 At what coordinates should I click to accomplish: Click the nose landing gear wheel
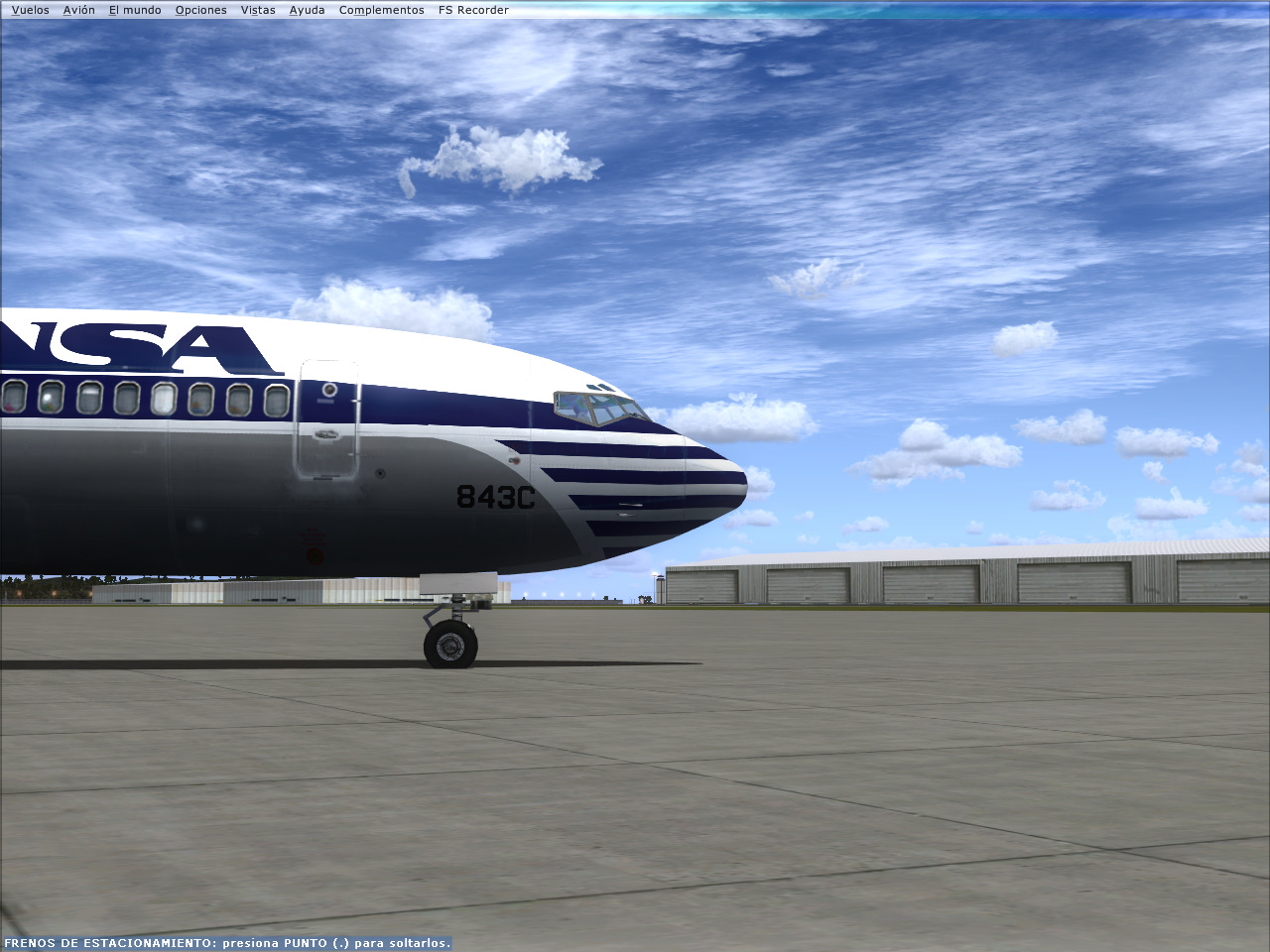(x=449, y=645)
